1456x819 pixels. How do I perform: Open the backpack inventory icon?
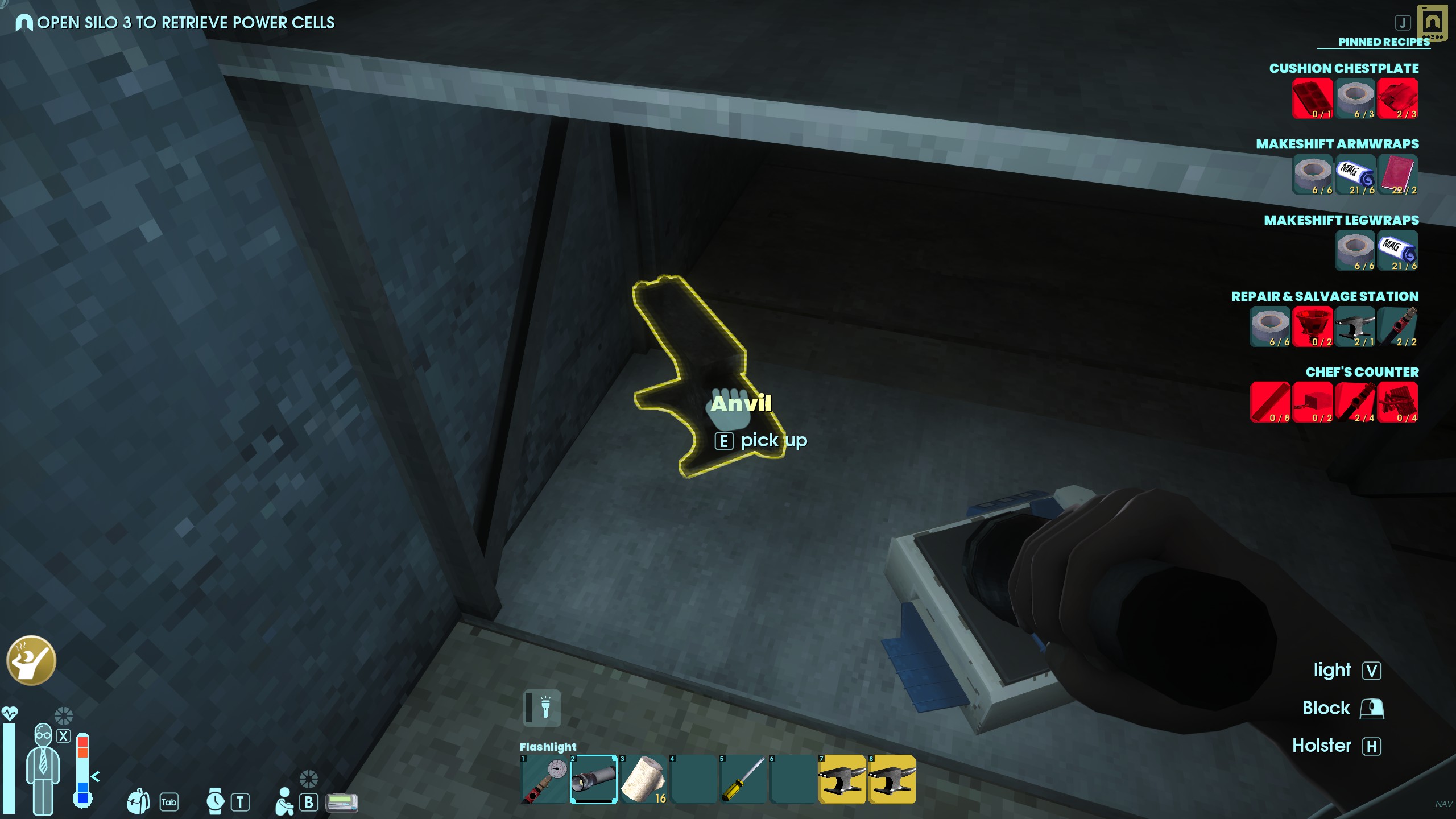click(138, 801)
